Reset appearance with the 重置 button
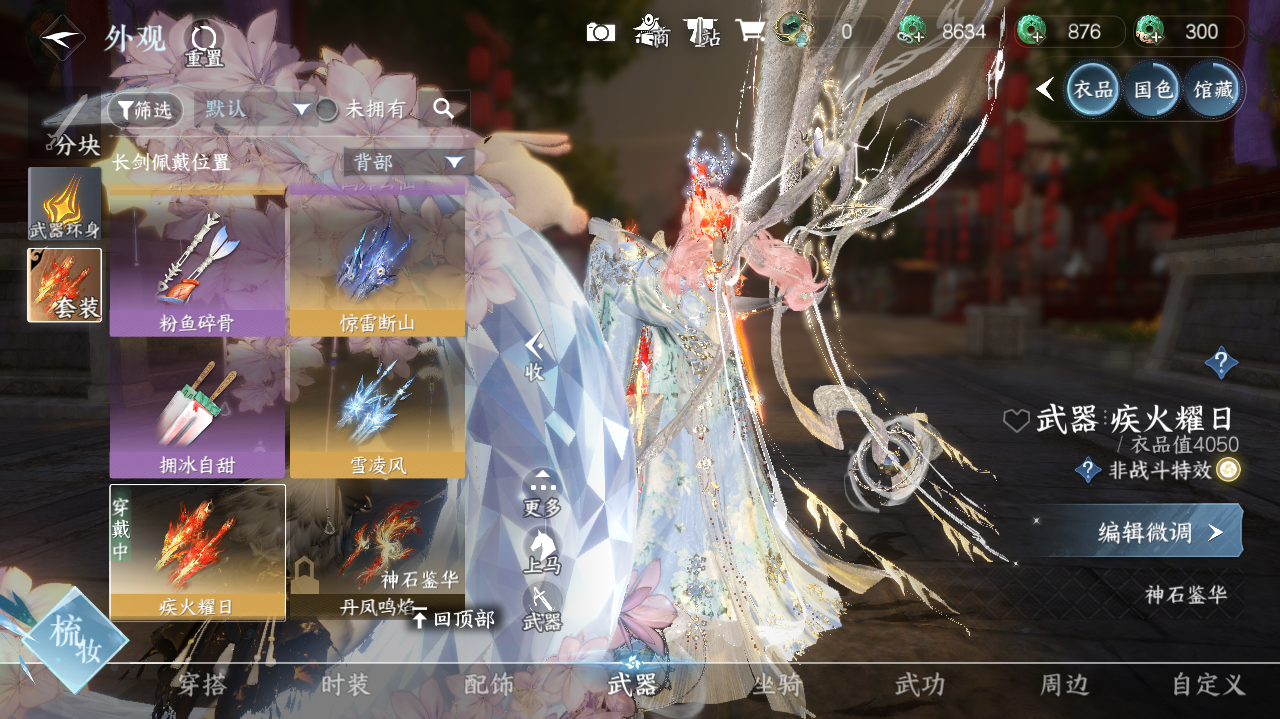 click(x=203, y=44)
